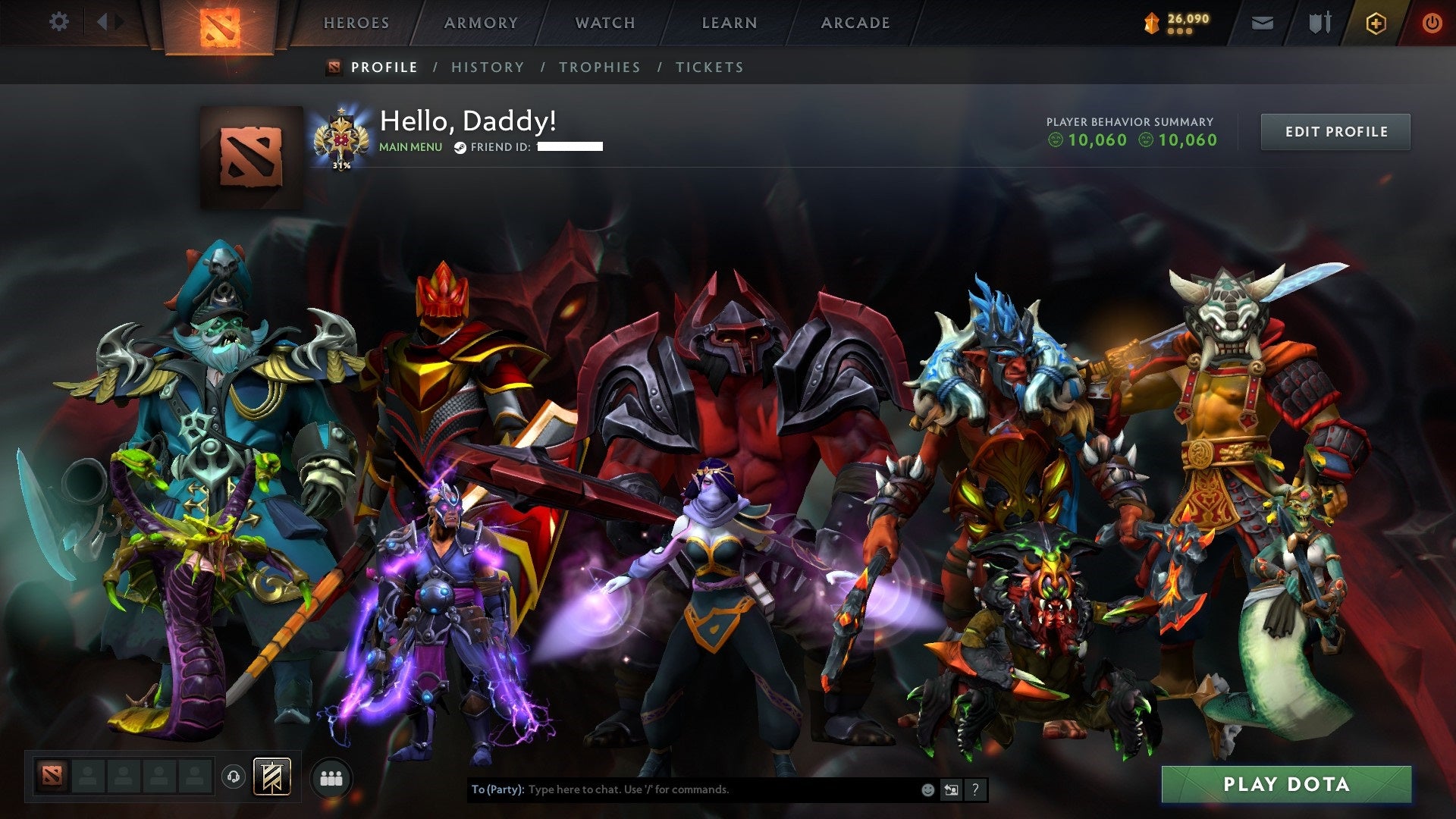Toggle chat help with question mark icon
This screenshot has height=819, width=1456.
click(974, 789)
